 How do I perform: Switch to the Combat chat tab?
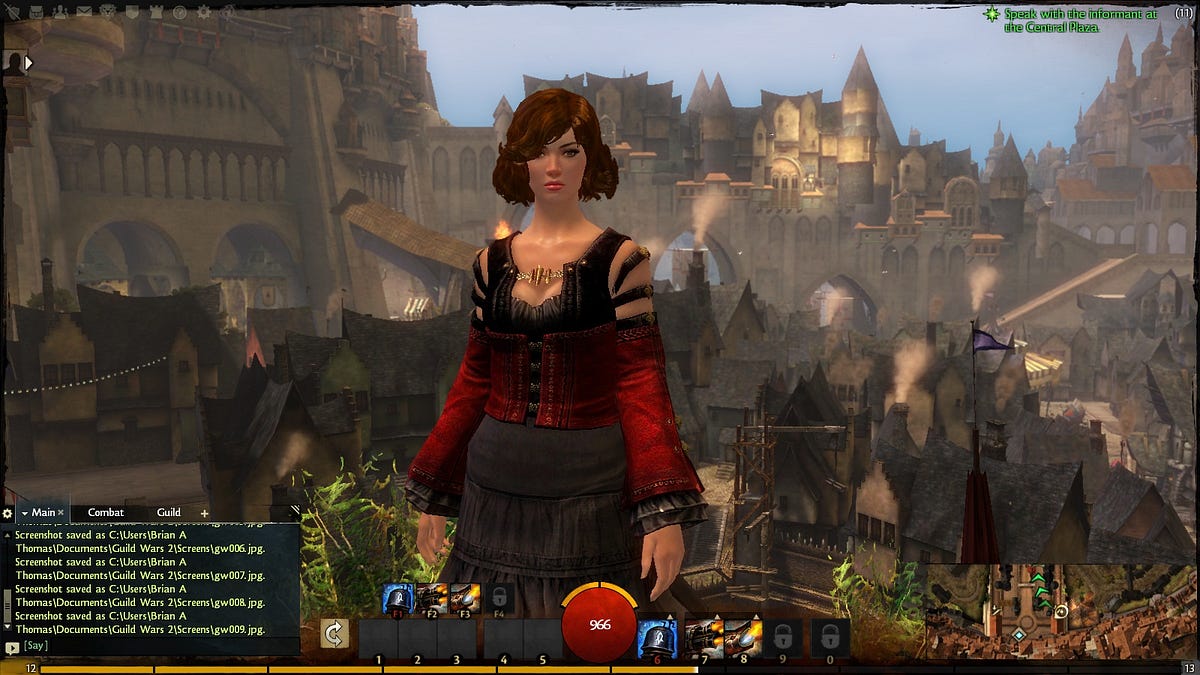pos(105,513)
